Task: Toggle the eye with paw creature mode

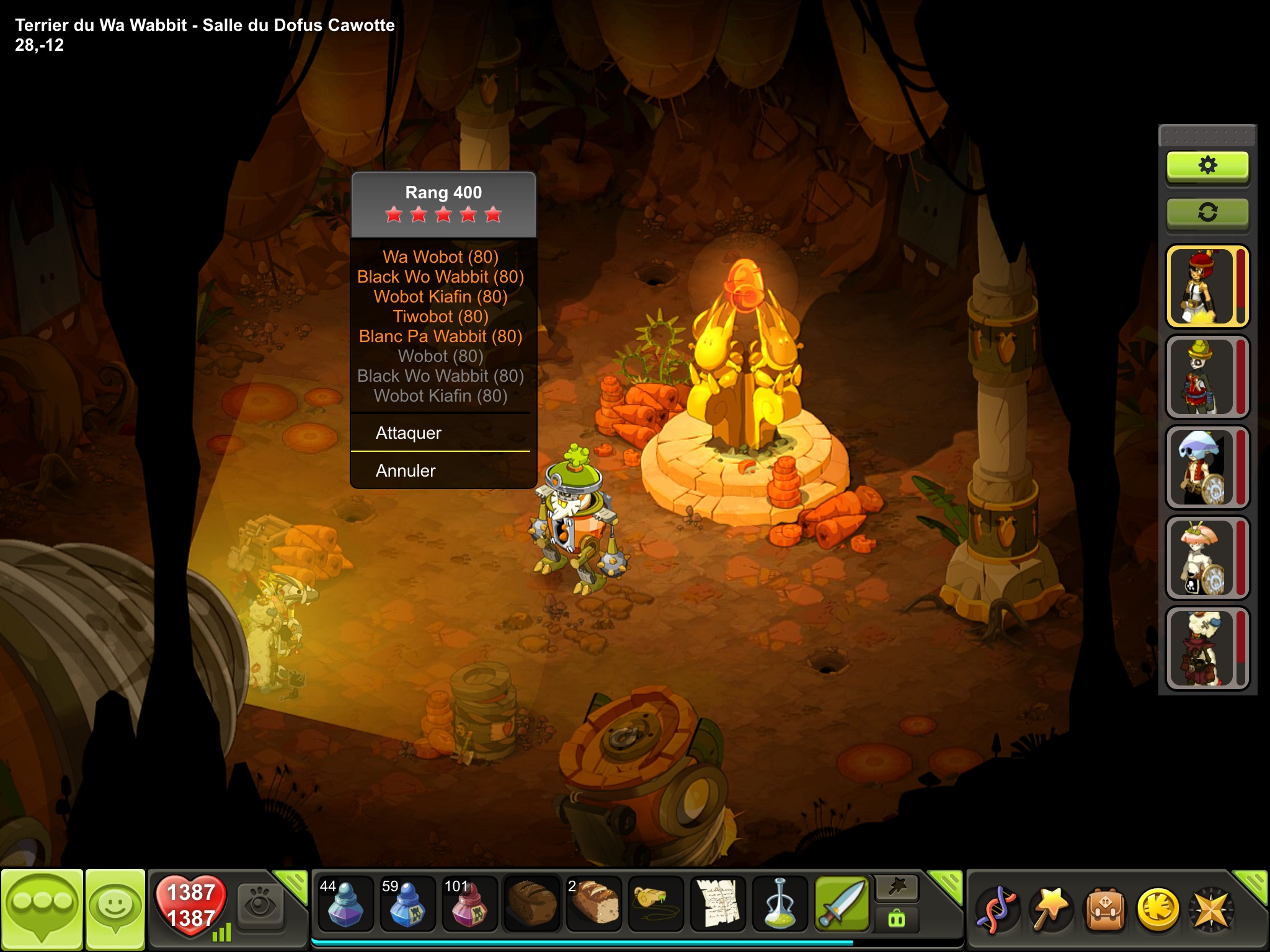Action: [x=260, y=905]
